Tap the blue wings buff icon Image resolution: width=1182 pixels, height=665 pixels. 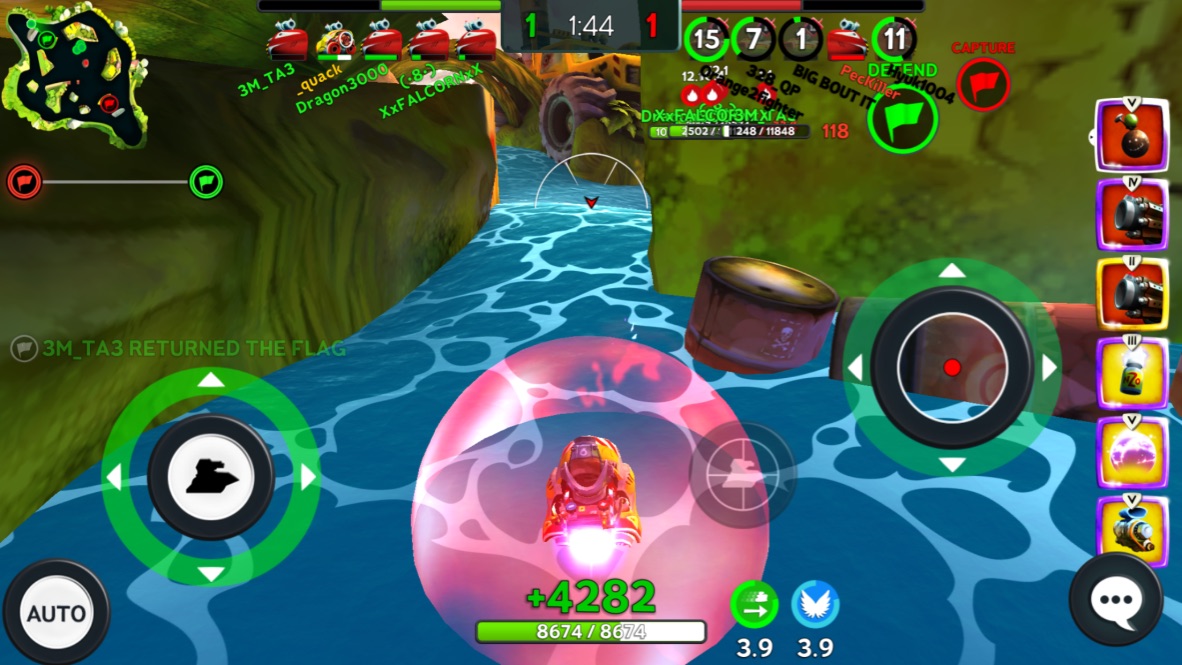[815, 604]
